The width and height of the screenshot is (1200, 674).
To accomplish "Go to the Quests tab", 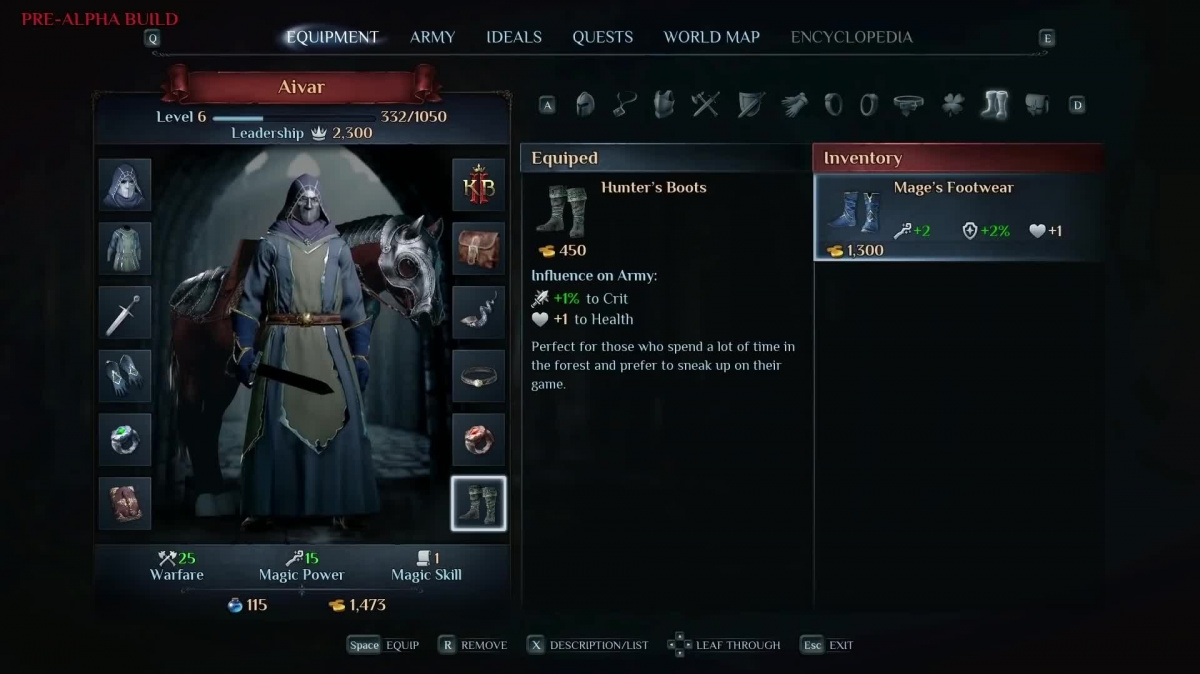I will pos(602,37).
